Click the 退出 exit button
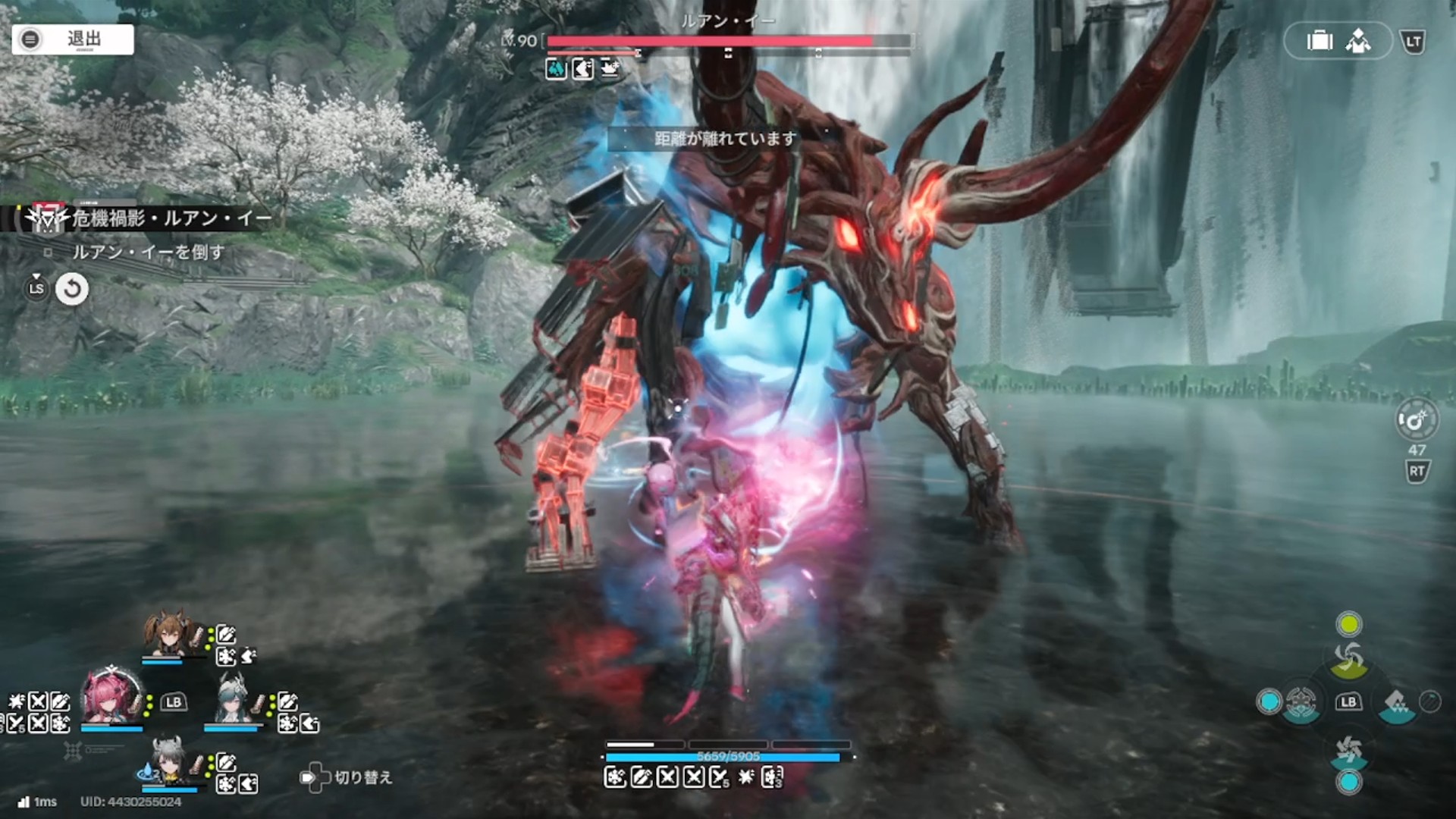 pyautogui.click(x=73, y=39)
